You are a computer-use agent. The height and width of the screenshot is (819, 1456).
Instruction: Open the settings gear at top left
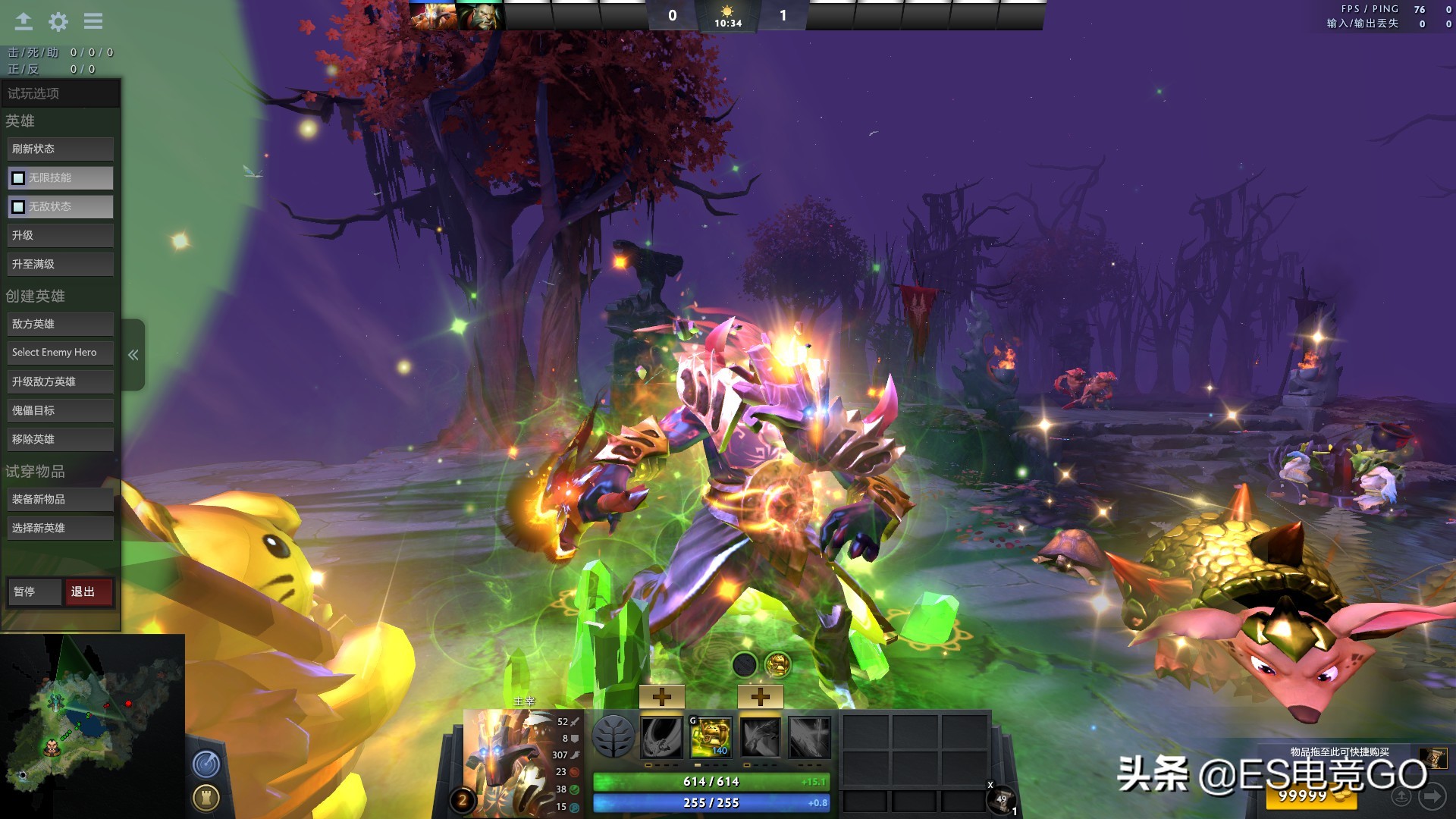[x=58, y=21]
